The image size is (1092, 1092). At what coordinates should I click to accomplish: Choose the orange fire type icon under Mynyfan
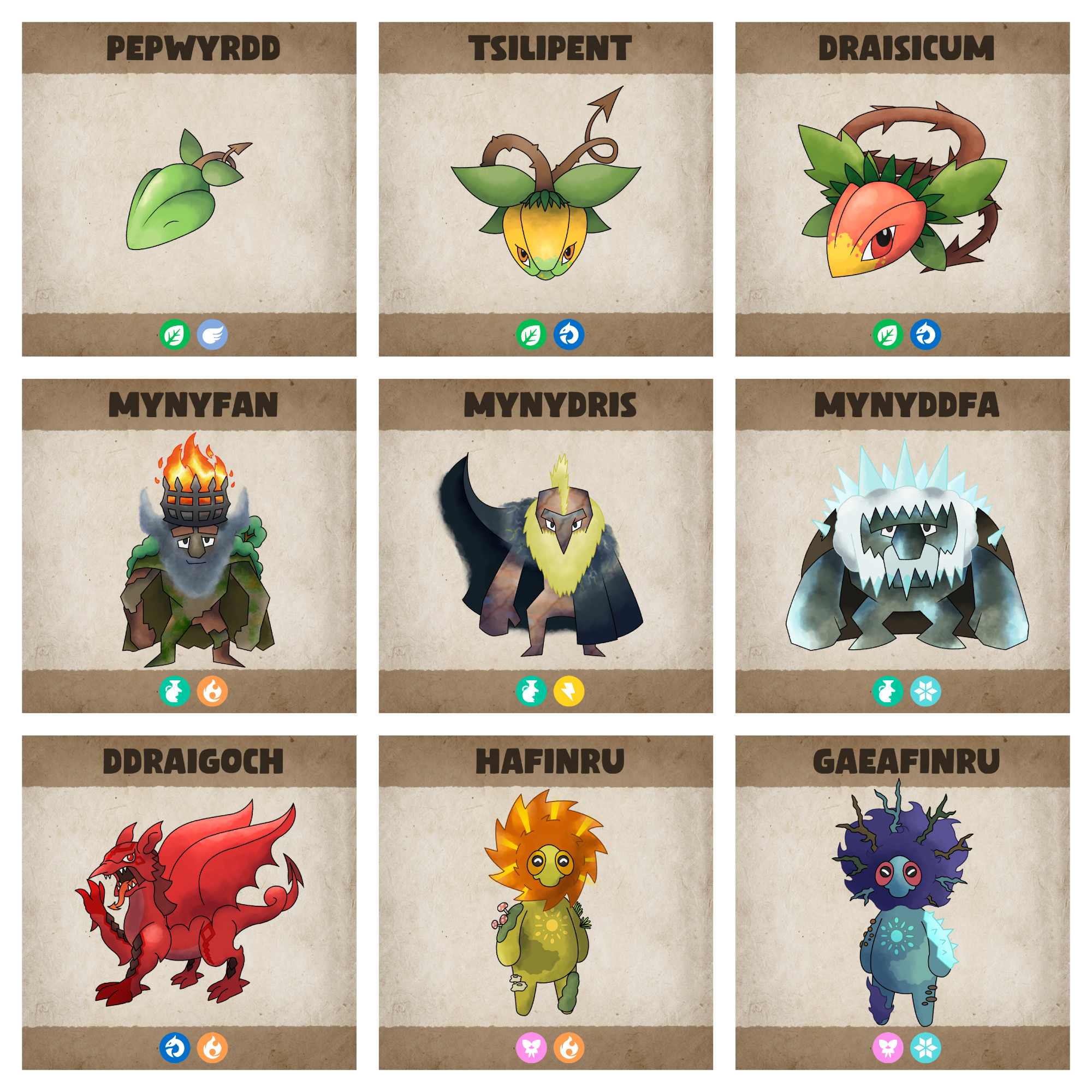pos(212,691)
